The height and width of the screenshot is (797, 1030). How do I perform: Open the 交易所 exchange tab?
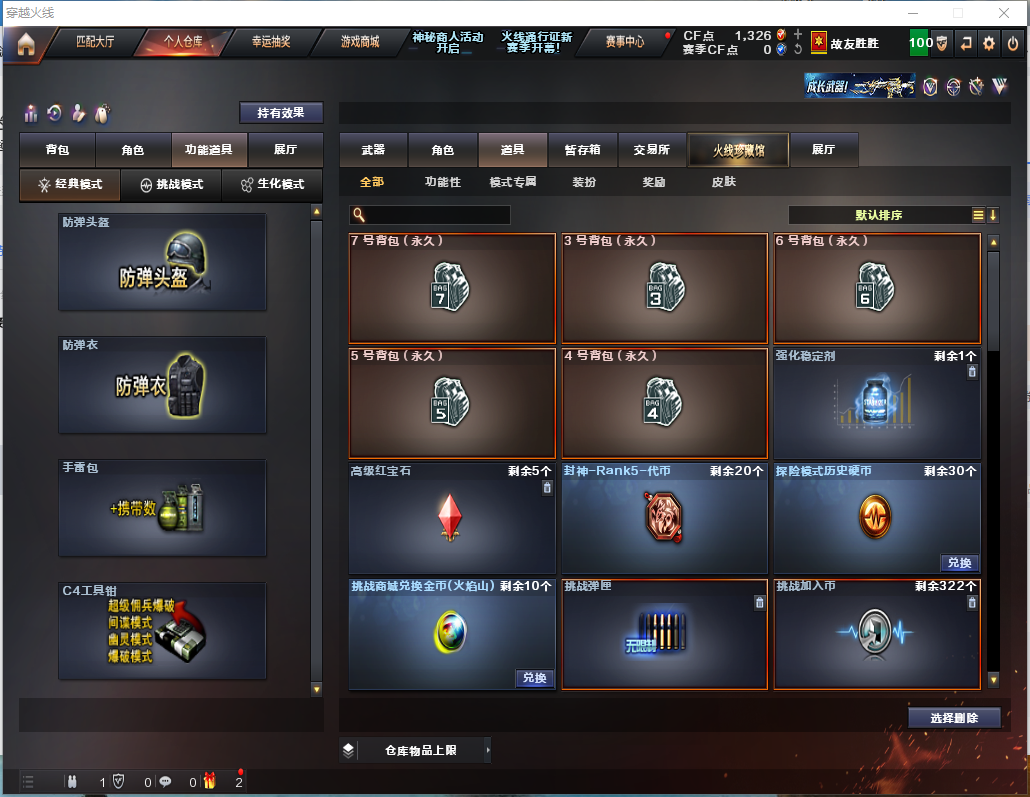652,150
